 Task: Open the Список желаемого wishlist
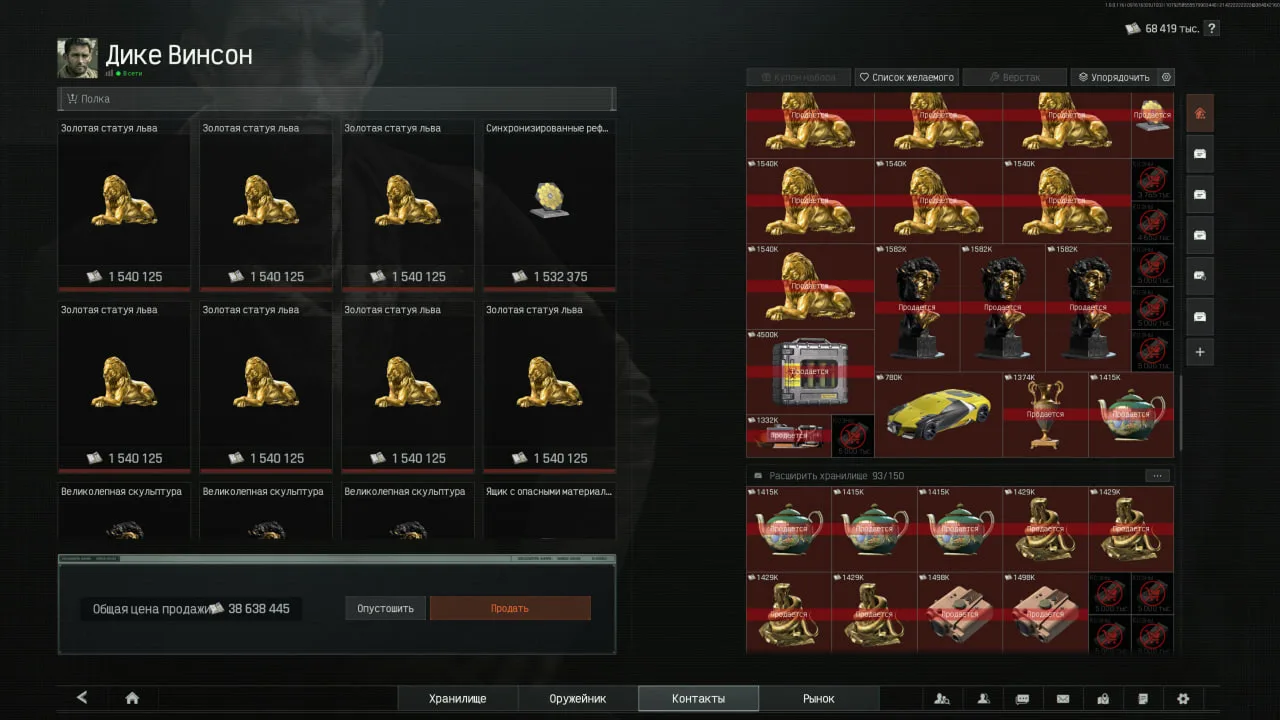pos(907,77)
